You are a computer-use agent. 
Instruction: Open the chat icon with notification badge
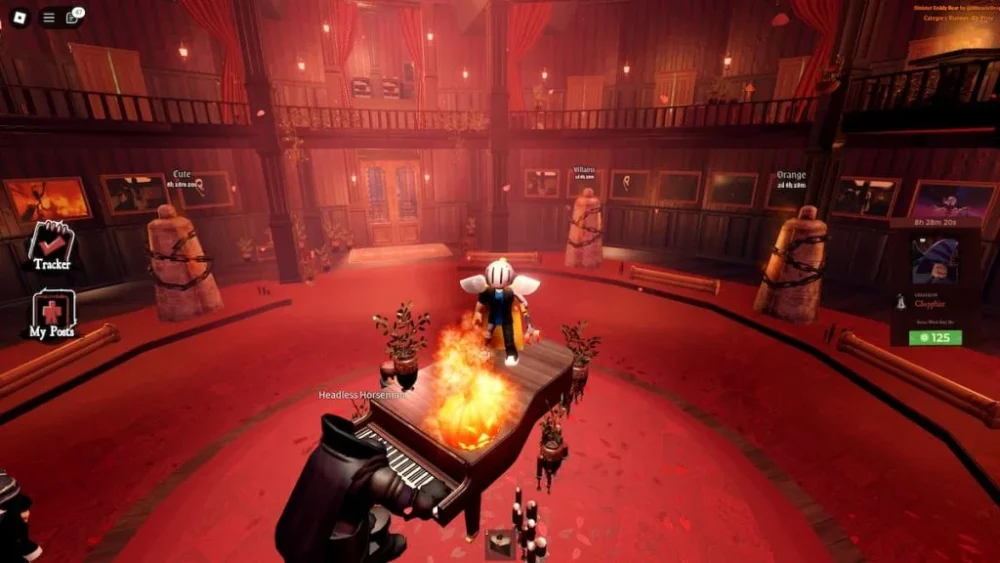click(73, 17)
